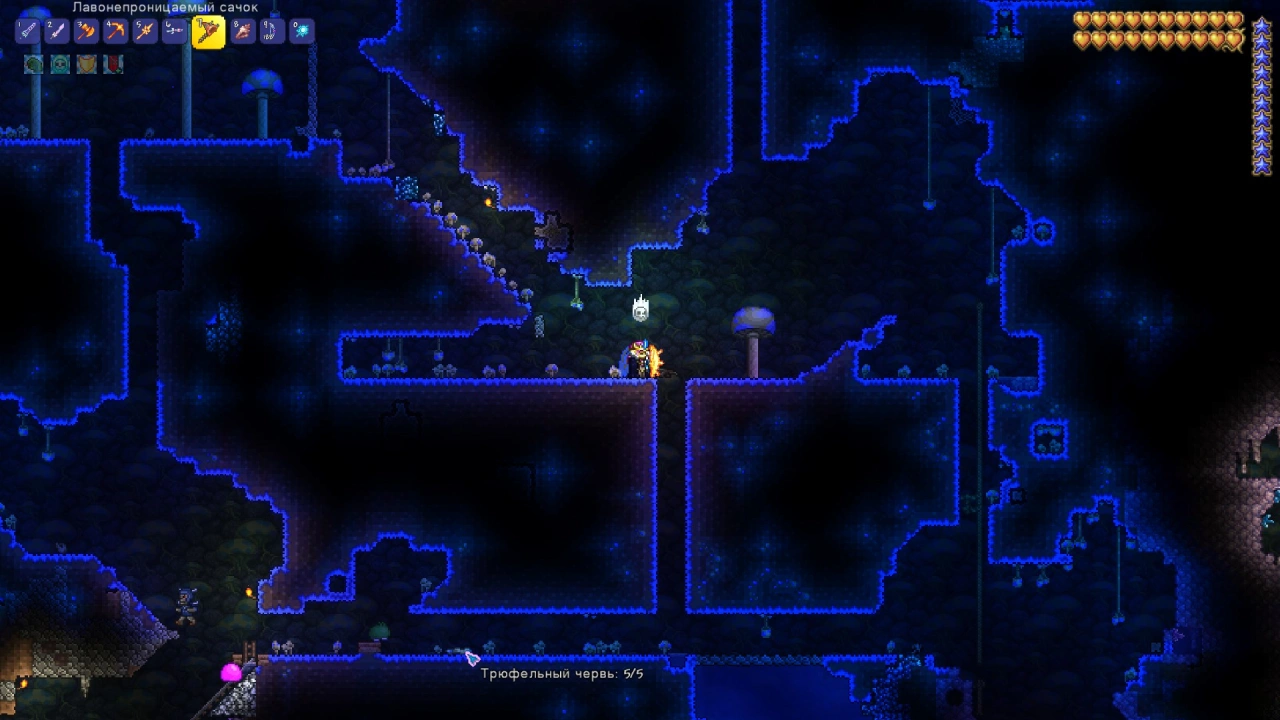This screenshot has width=1280, height=720.
Task: Select the magic conch shell in slot 8
Action: (x=242, y=31)
